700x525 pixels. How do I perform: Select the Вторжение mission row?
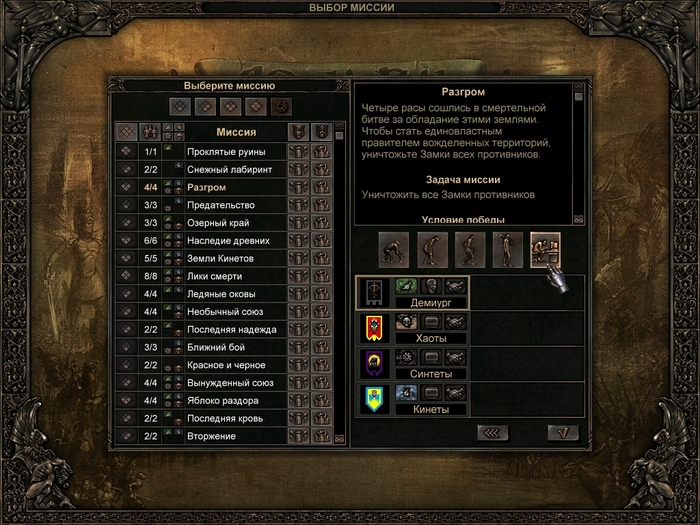(211, 436)
